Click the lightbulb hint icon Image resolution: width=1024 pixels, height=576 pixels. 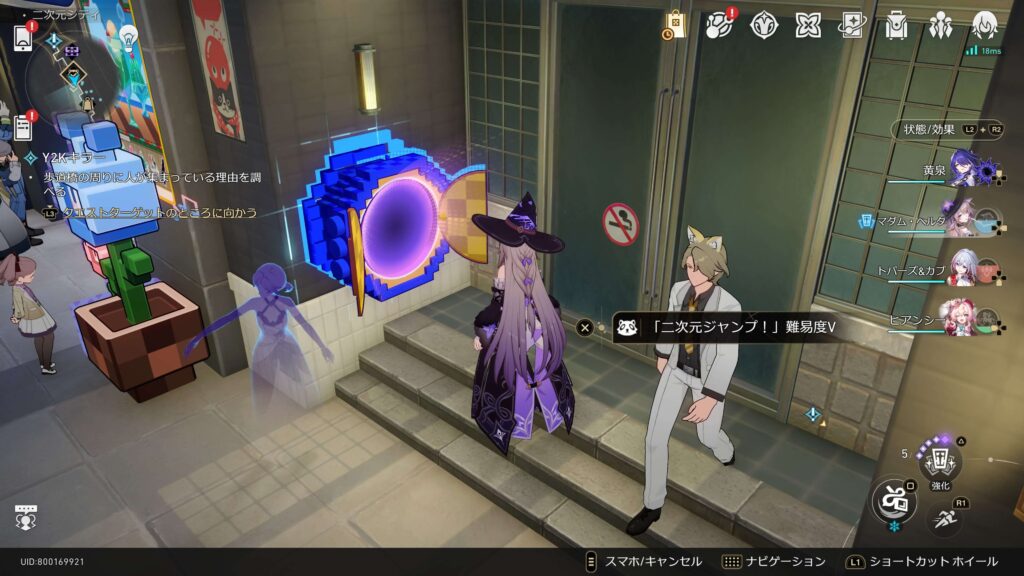point(128,36)
